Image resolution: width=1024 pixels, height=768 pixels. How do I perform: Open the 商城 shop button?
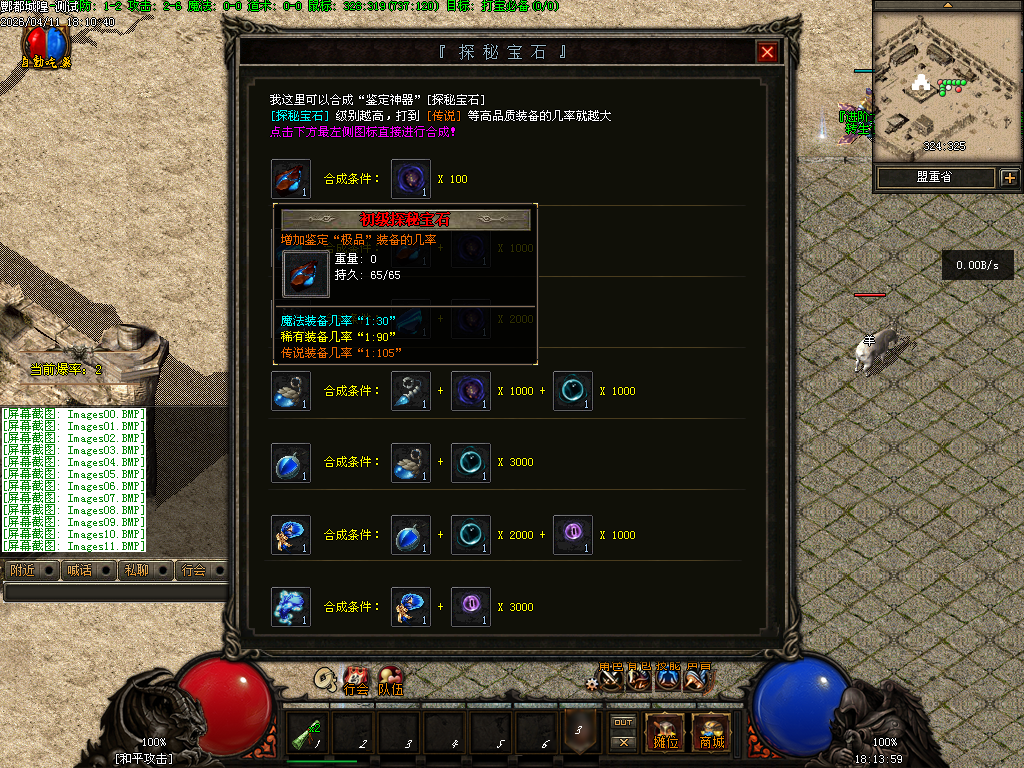coord(711,733)
